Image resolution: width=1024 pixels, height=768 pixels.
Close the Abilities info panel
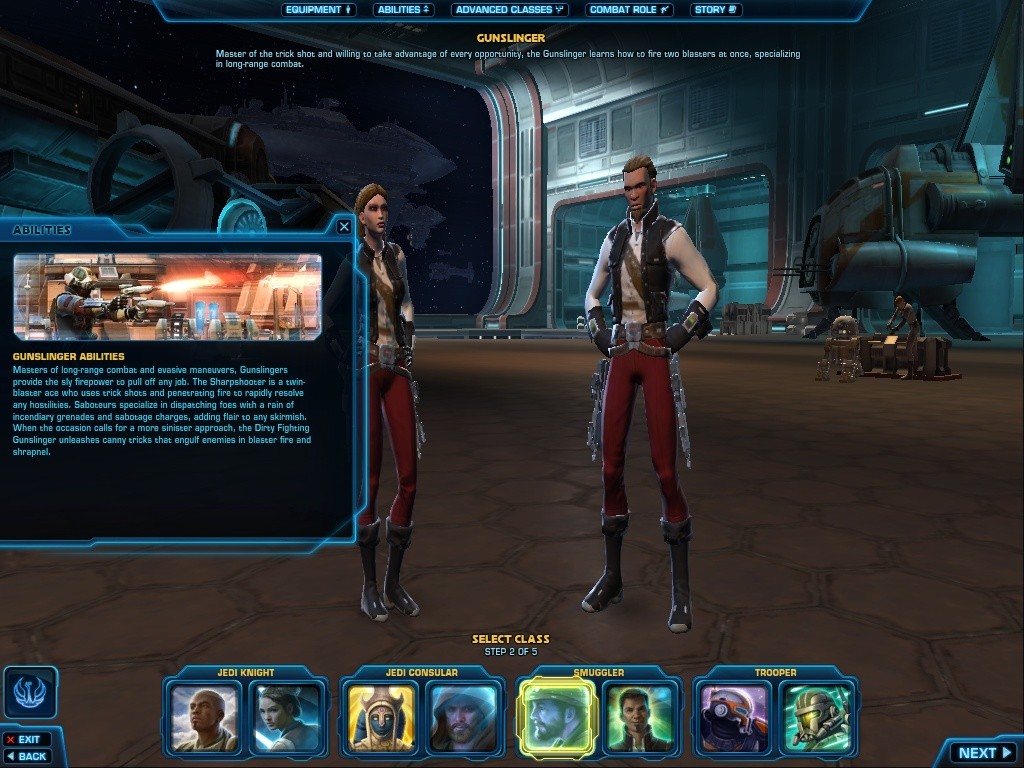(344, 227)
